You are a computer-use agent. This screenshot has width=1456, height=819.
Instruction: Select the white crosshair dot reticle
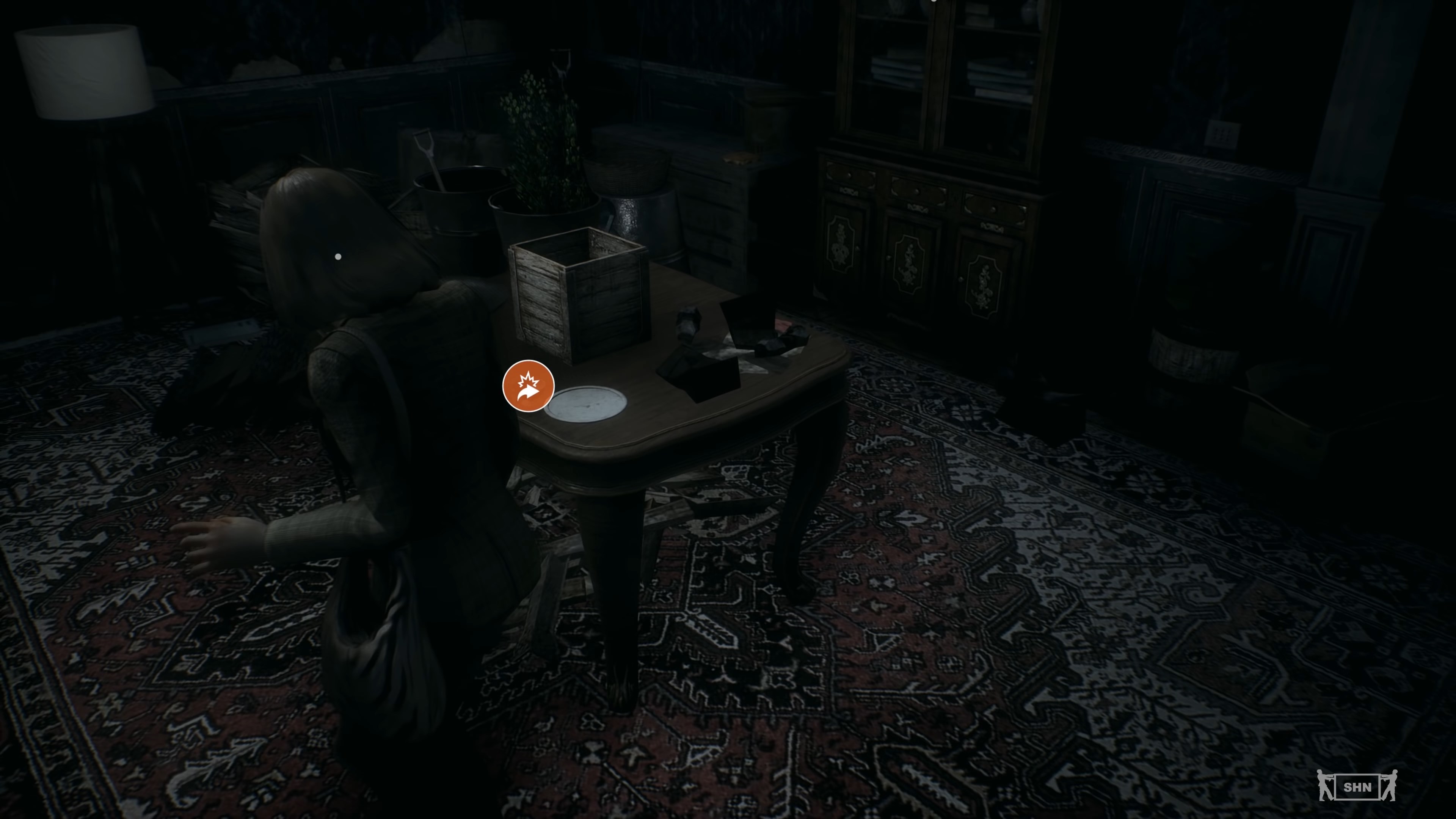point(338,257)
